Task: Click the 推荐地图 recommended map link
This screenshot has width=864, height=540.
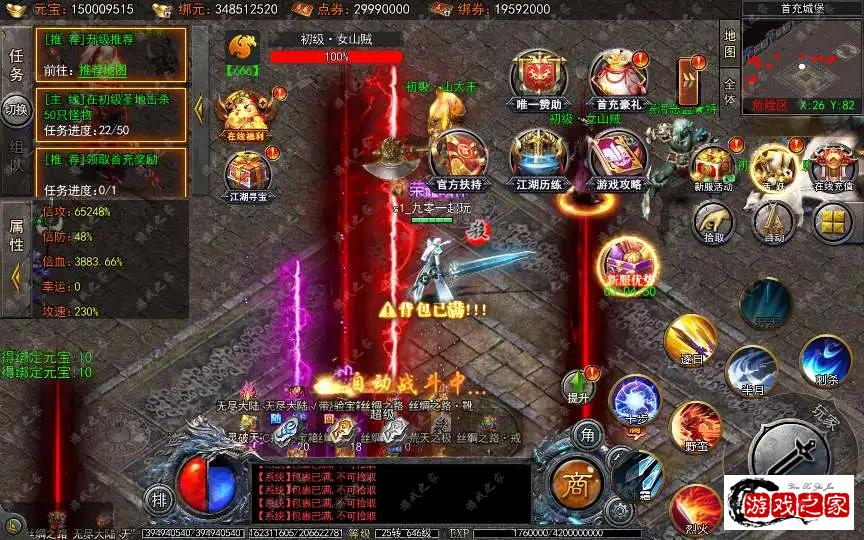Action: coord(104,70)
